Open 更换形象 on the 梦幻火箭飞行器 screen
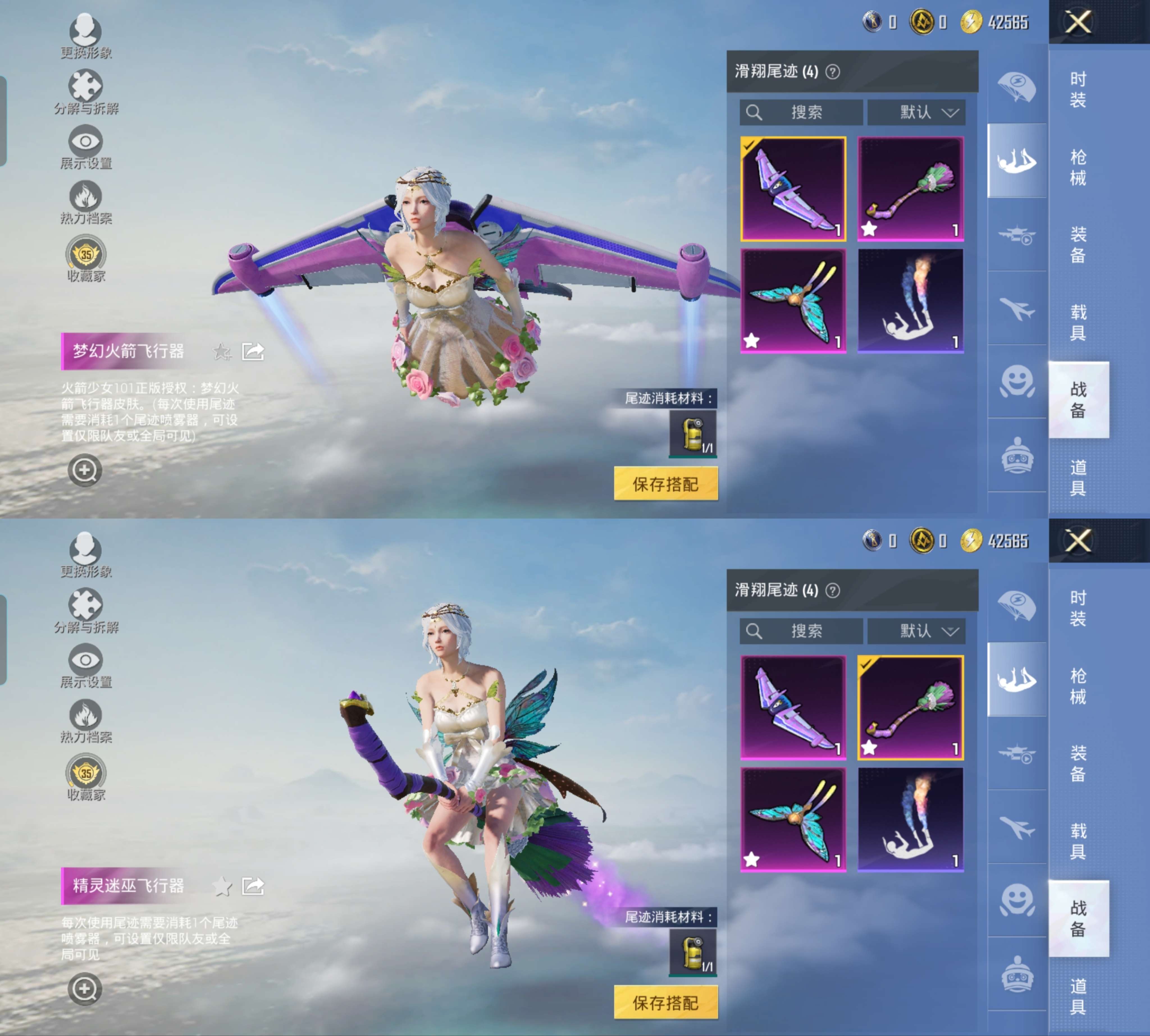The width and height of the screenshot is (1150, 1036). point(86,36)
